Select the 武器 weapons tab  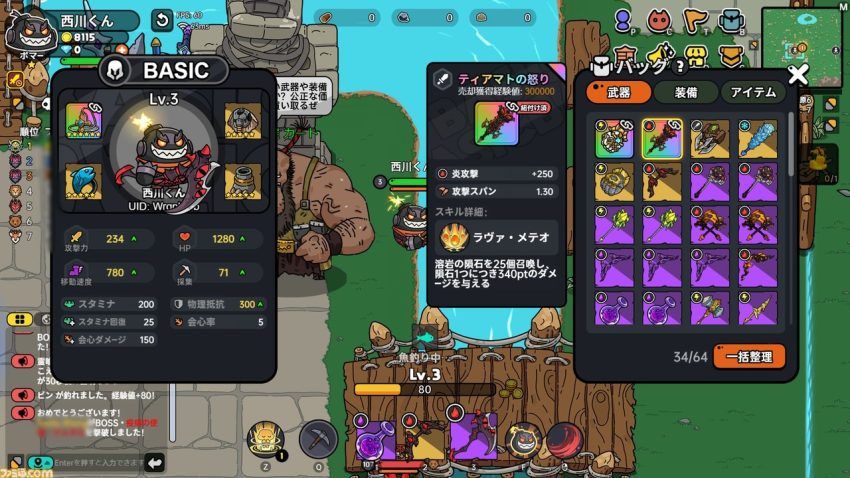point(618,92)
